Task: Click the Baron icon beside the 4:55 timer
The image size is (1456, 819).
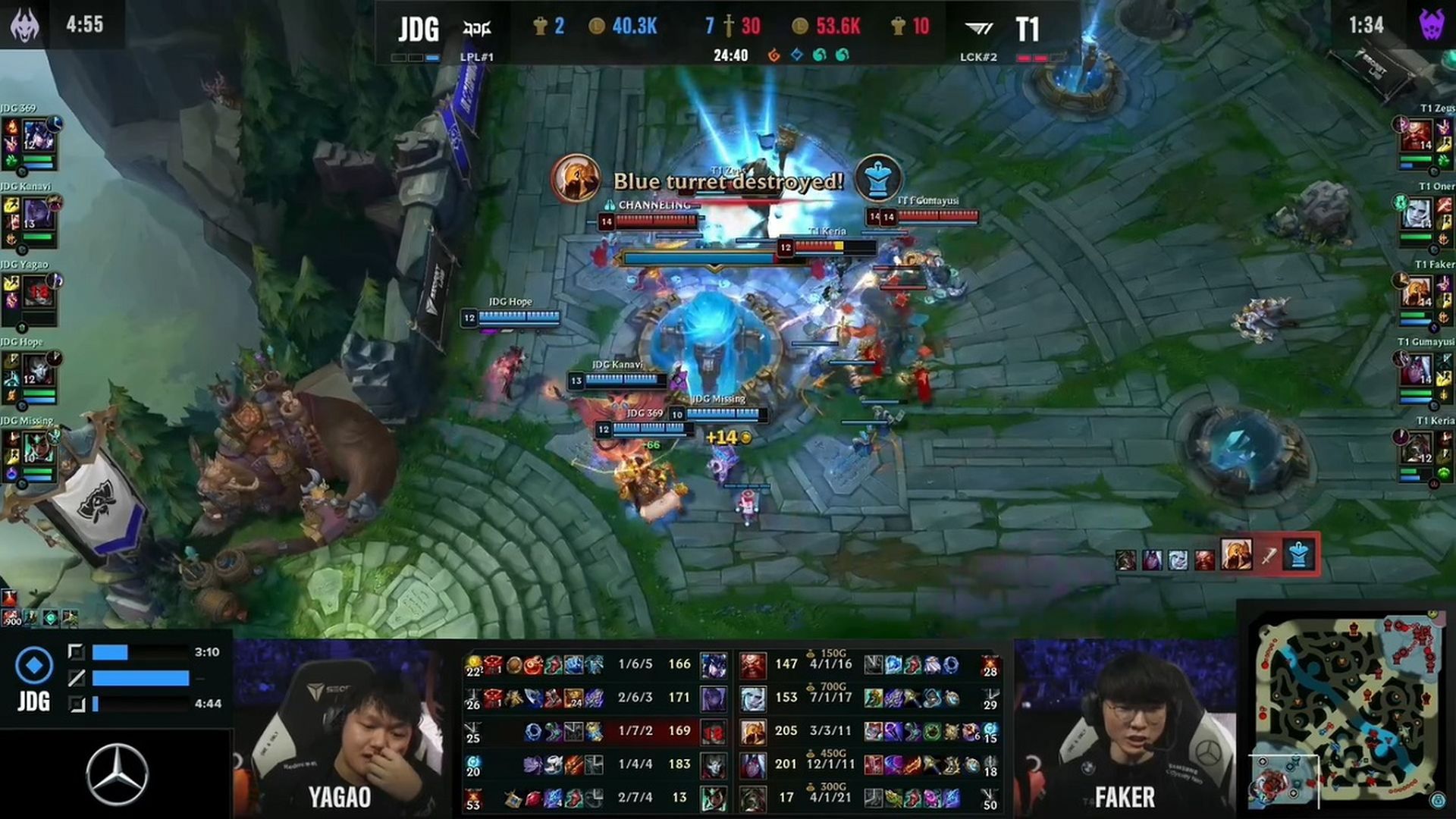Action: [25, 24]
